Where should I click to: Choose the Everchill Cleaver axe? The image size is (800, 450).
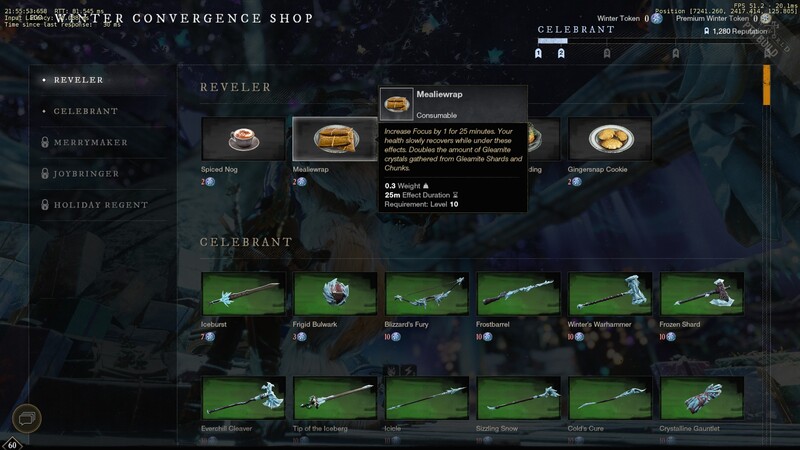pos(242,398)
